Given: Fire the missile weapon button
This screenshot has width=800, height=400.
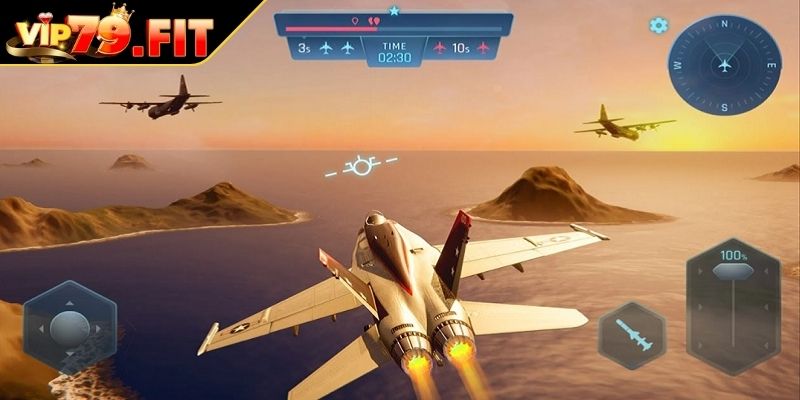Looking at the screenshot, I should [x=632, y=335].
